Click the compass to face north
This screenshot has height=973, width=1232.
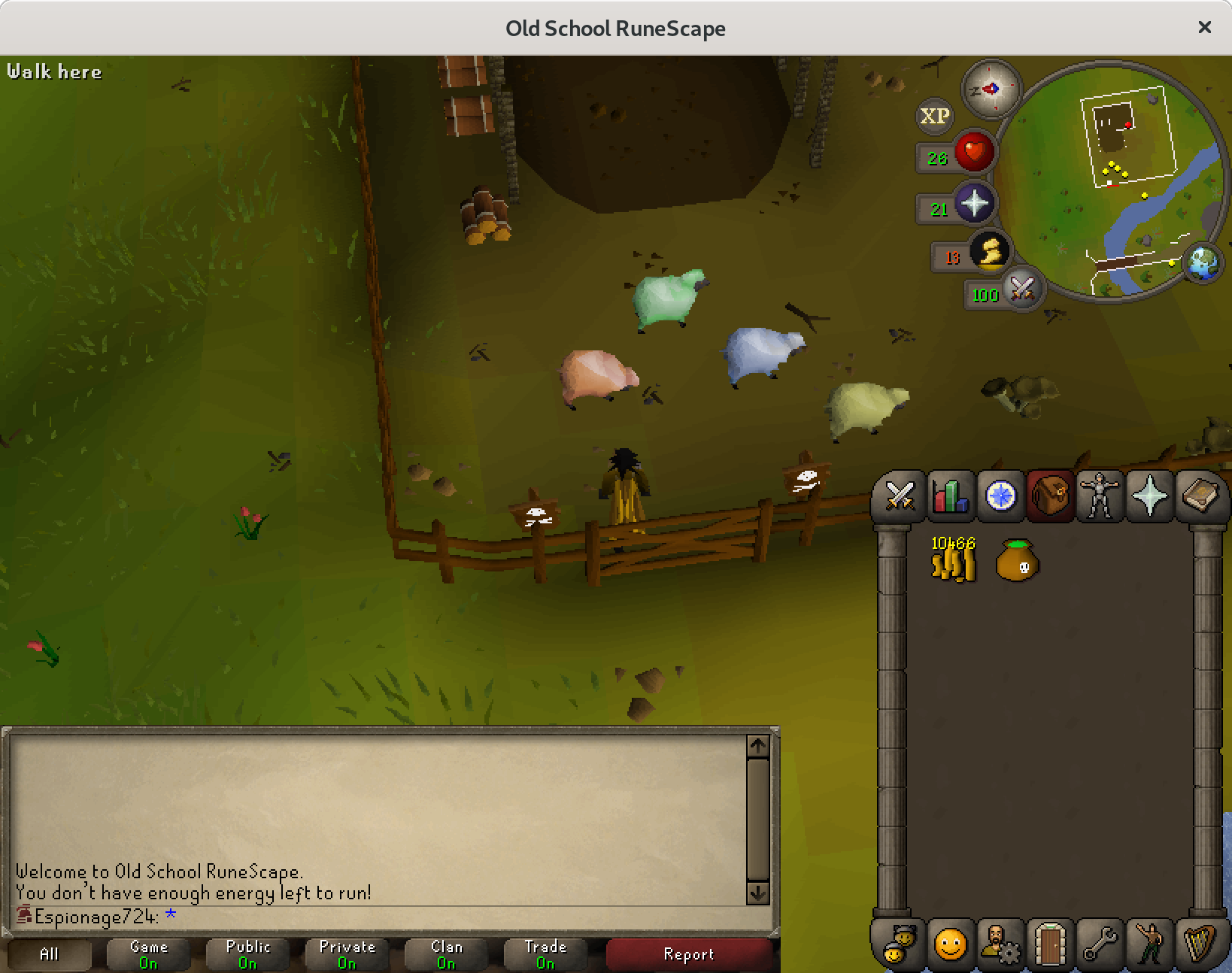pos(991,89)
